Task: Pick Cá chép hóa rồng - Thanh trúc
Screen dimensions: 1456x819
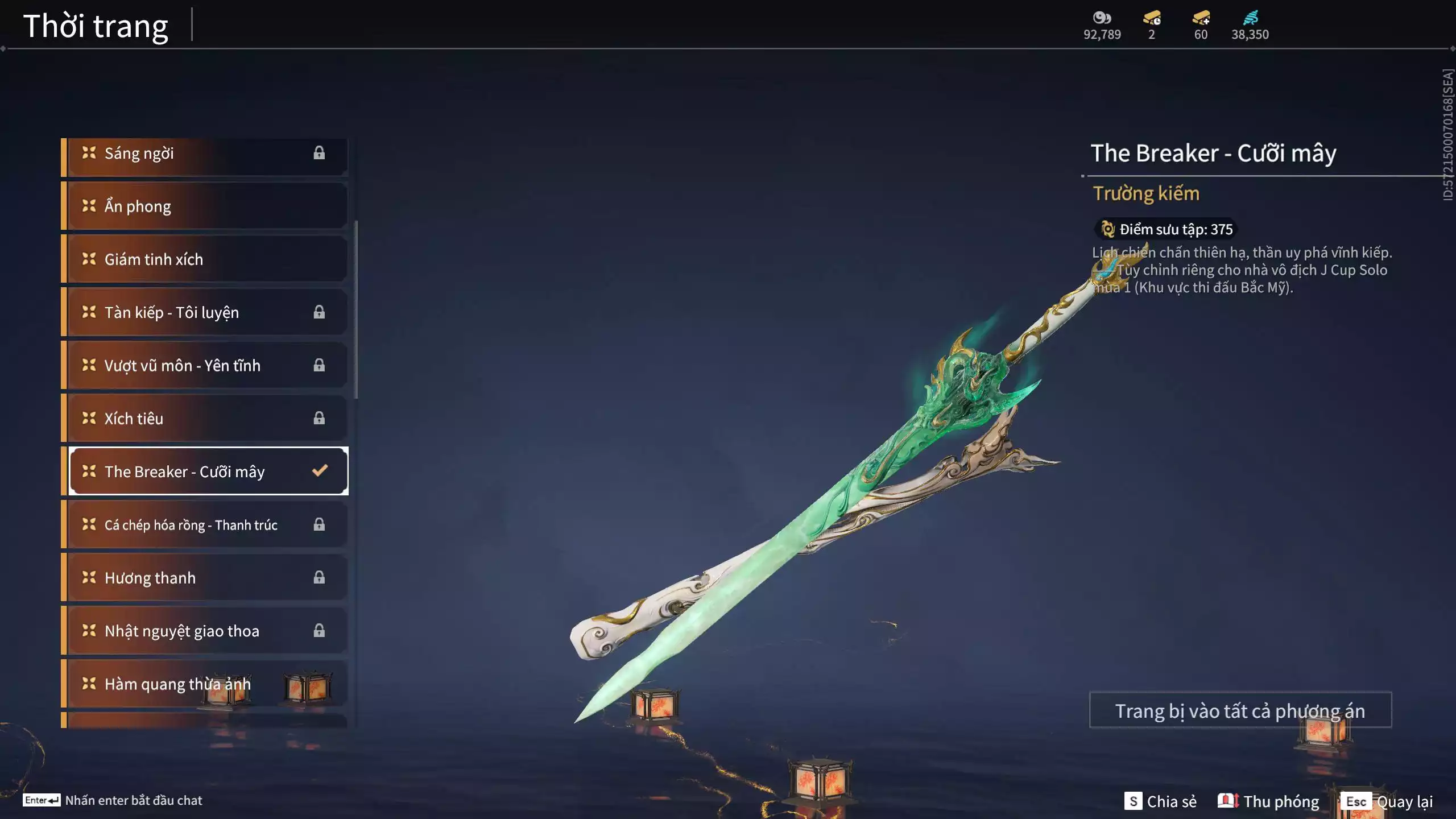Action: pyautogui.click(x=205, y=524)
